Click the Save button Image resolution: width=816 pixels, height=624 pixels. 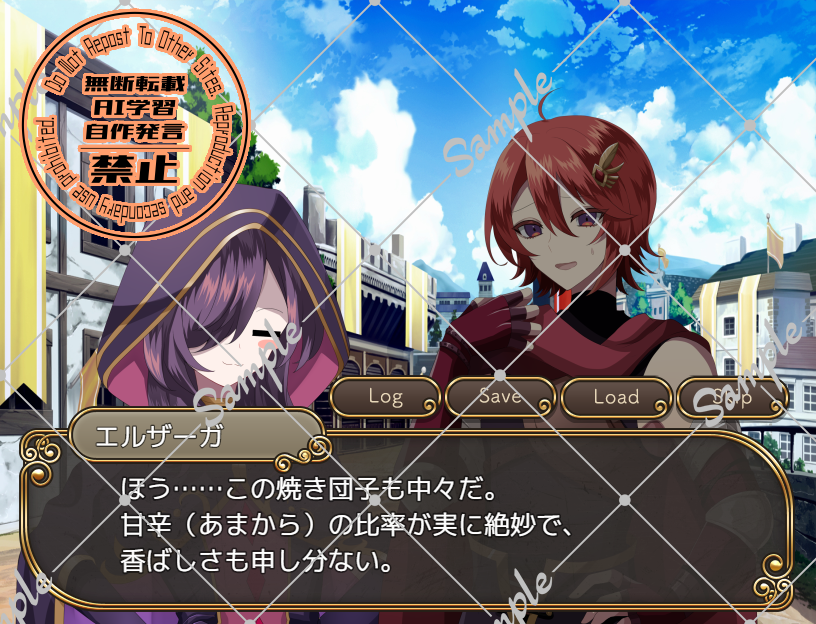pos(500,397)
